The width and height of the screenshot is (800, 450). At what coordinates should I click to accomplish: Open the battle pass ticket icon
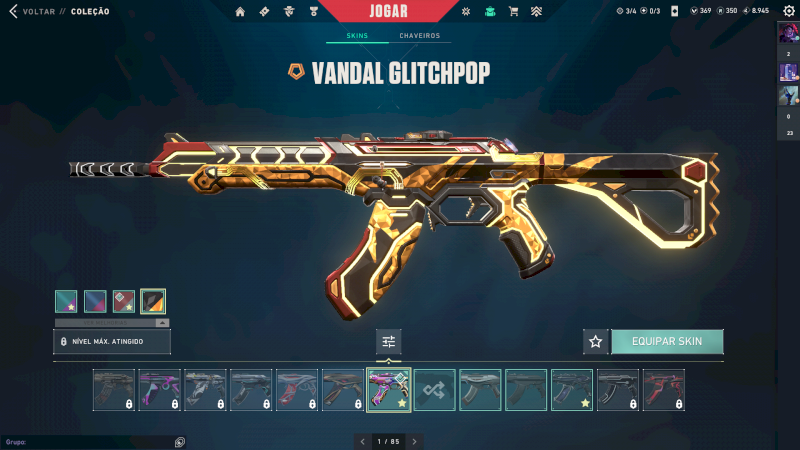[x=264, y=12]
